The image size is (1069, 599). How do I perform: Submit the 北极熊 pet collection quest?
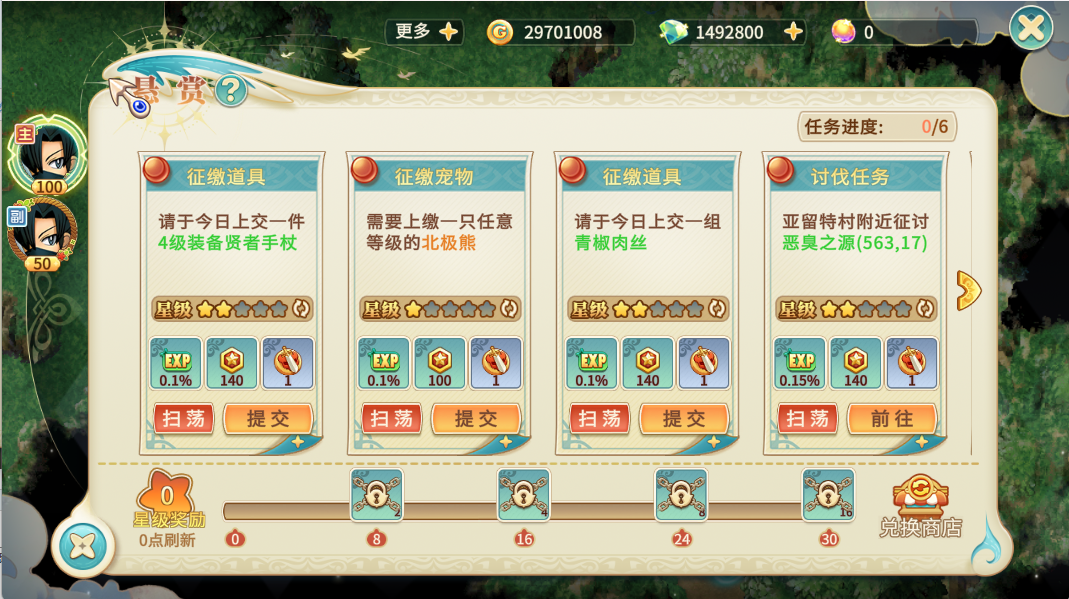coord(475,419)
